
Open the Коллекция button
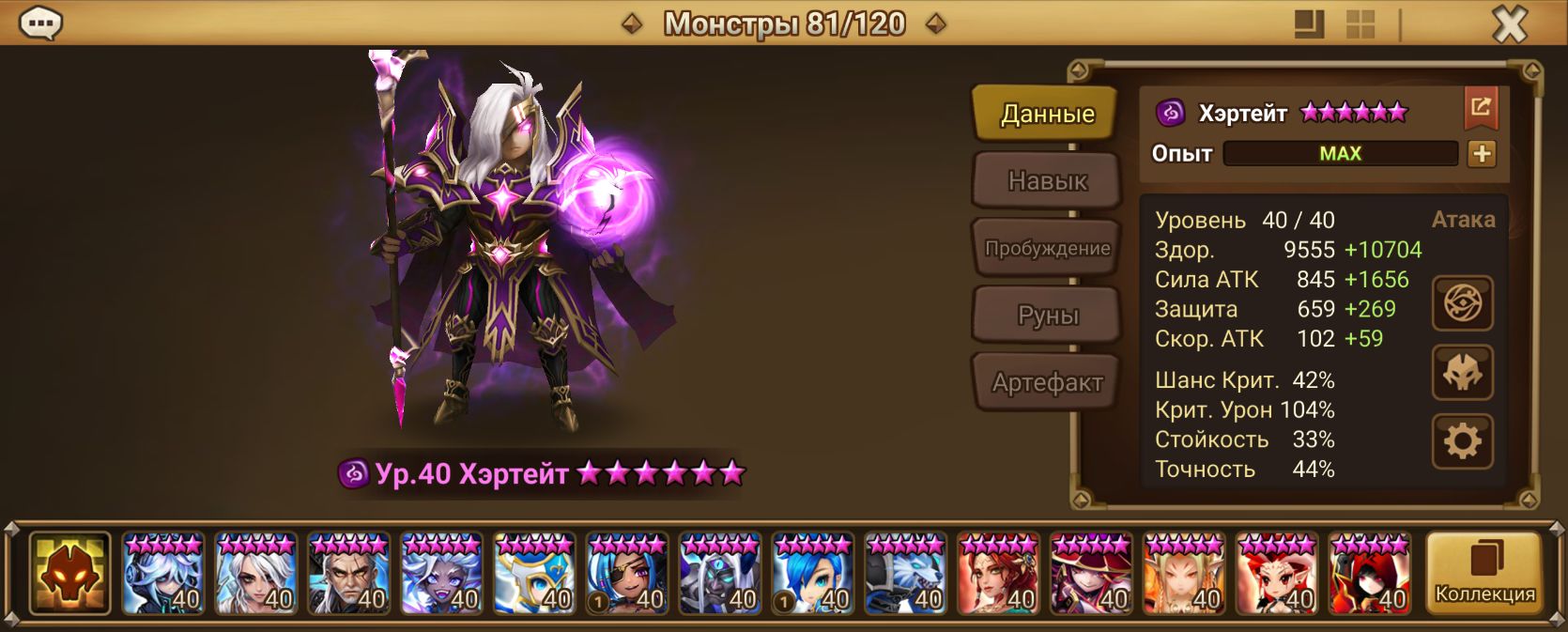[x=1483, y=573]
